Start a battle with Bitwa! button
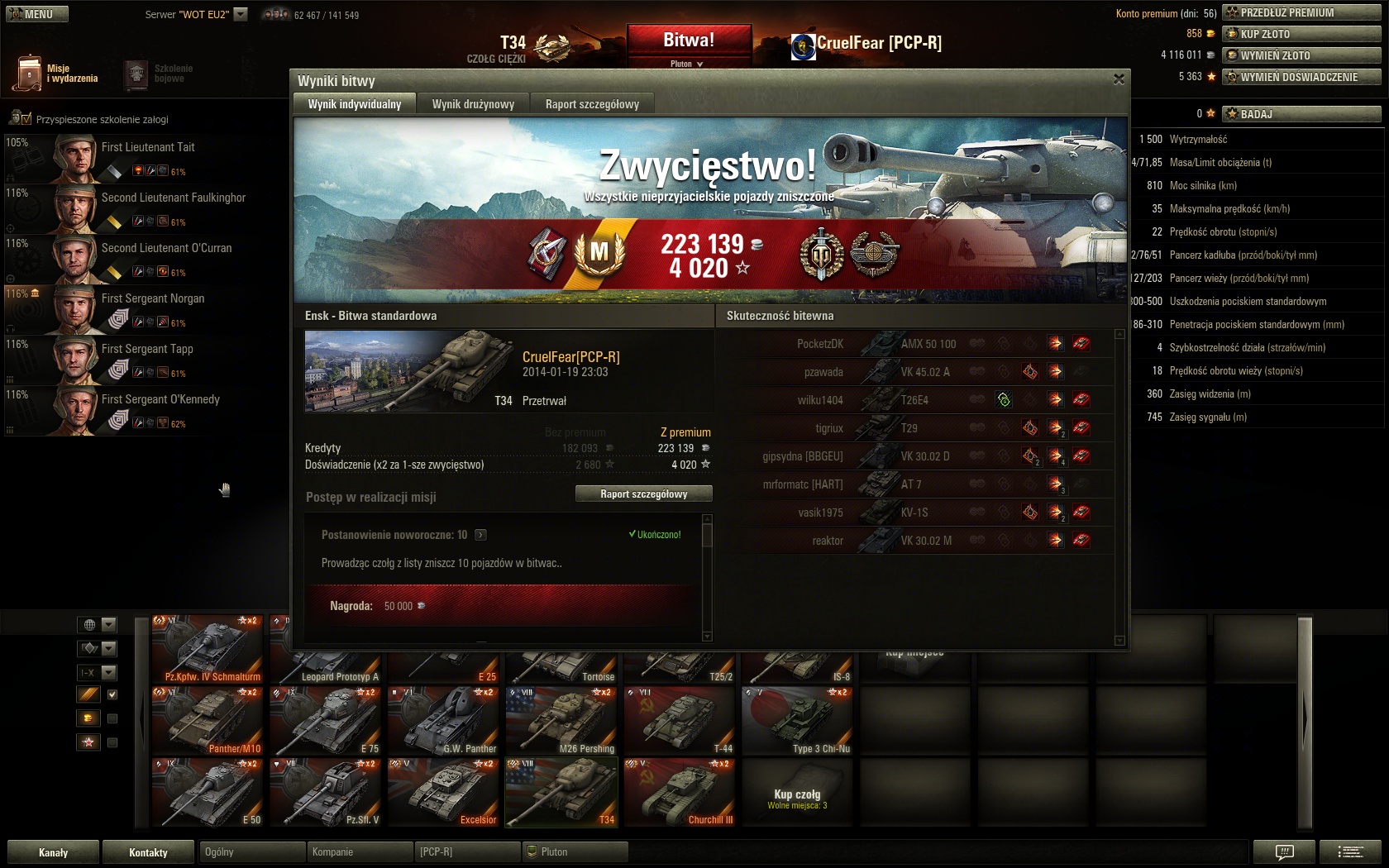Viewport: 1389px width, 868px height. point(689,41)
